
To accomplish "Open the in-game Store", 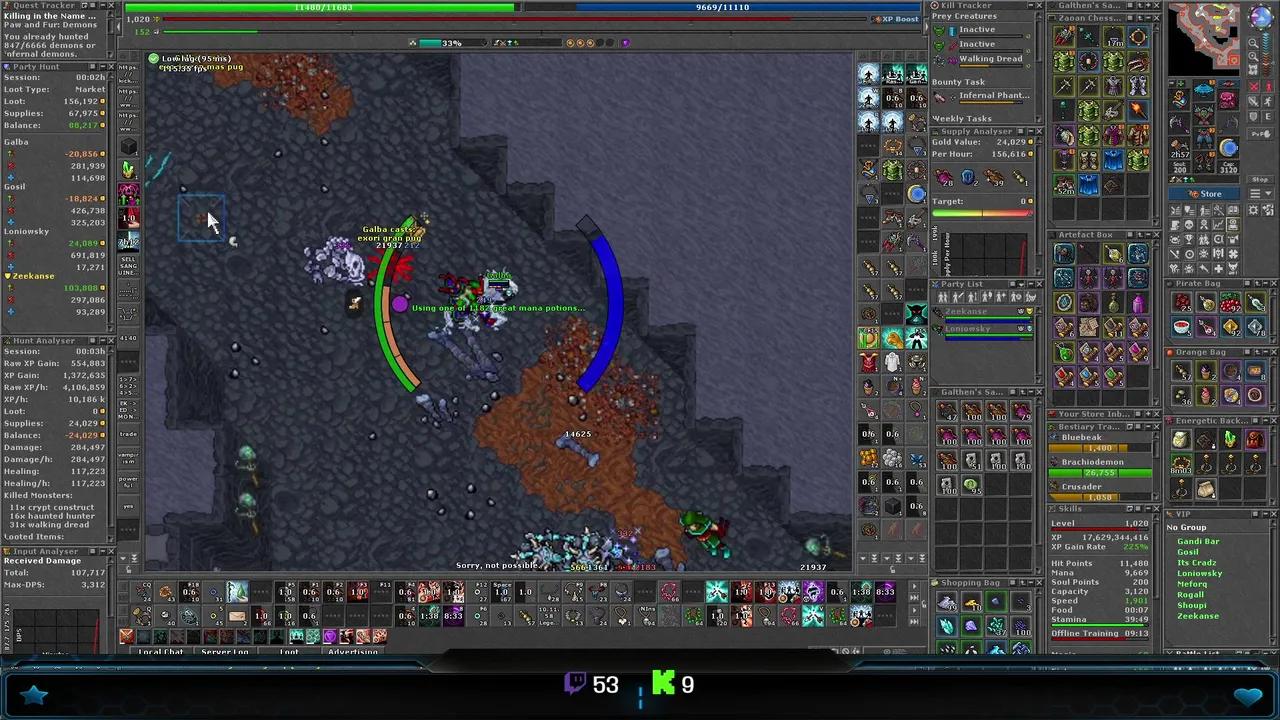I will (x=1204, y=193).
